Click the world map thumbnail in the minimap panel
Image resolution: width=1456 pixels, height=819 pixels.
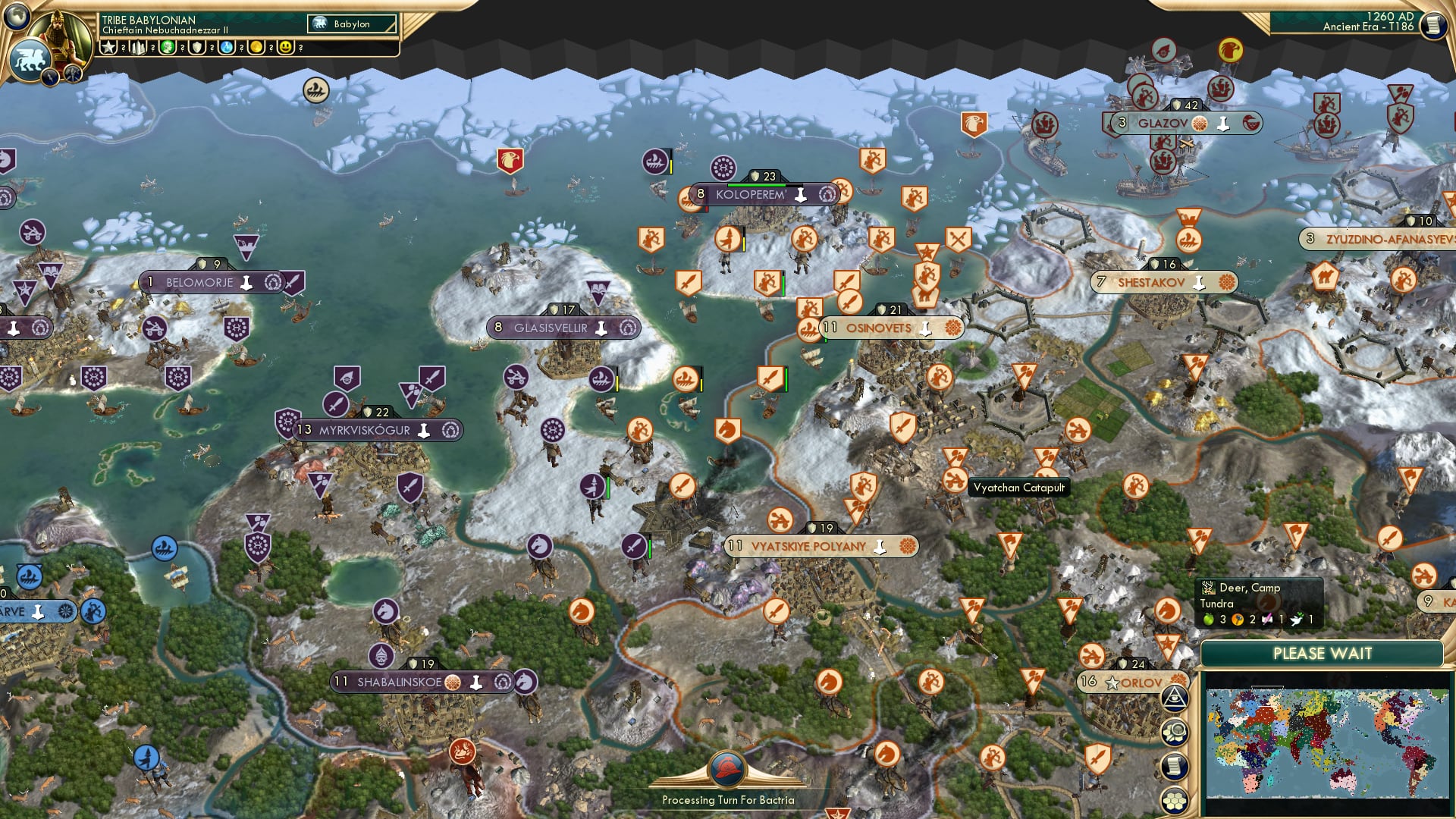(x=1328, y=745)
